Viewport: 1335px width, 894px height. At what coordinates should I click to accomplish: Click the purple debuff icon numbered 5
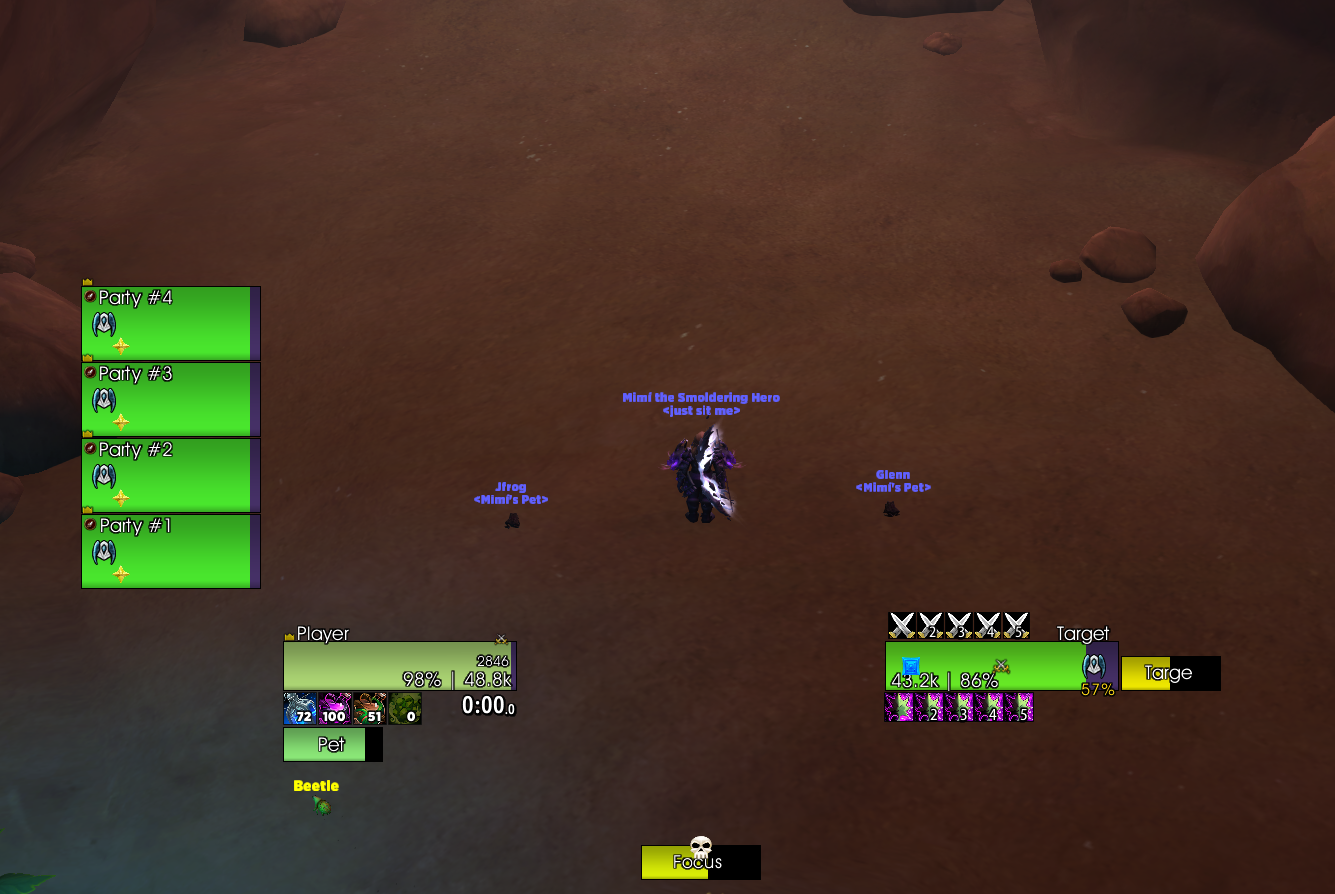(1020, 708)
